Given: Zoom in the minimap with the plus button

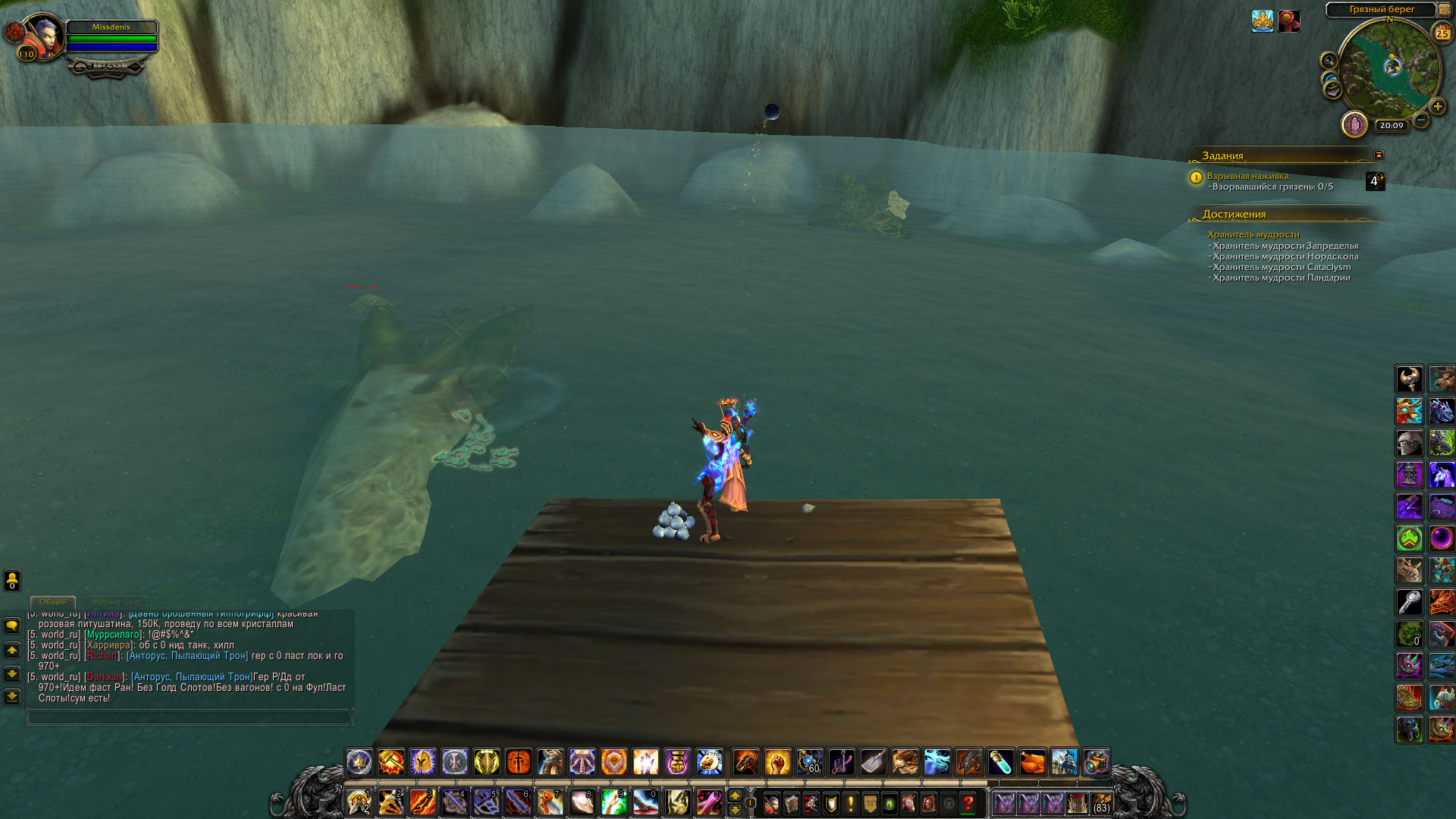Looking at the screenshot, I should point(1437,107).
